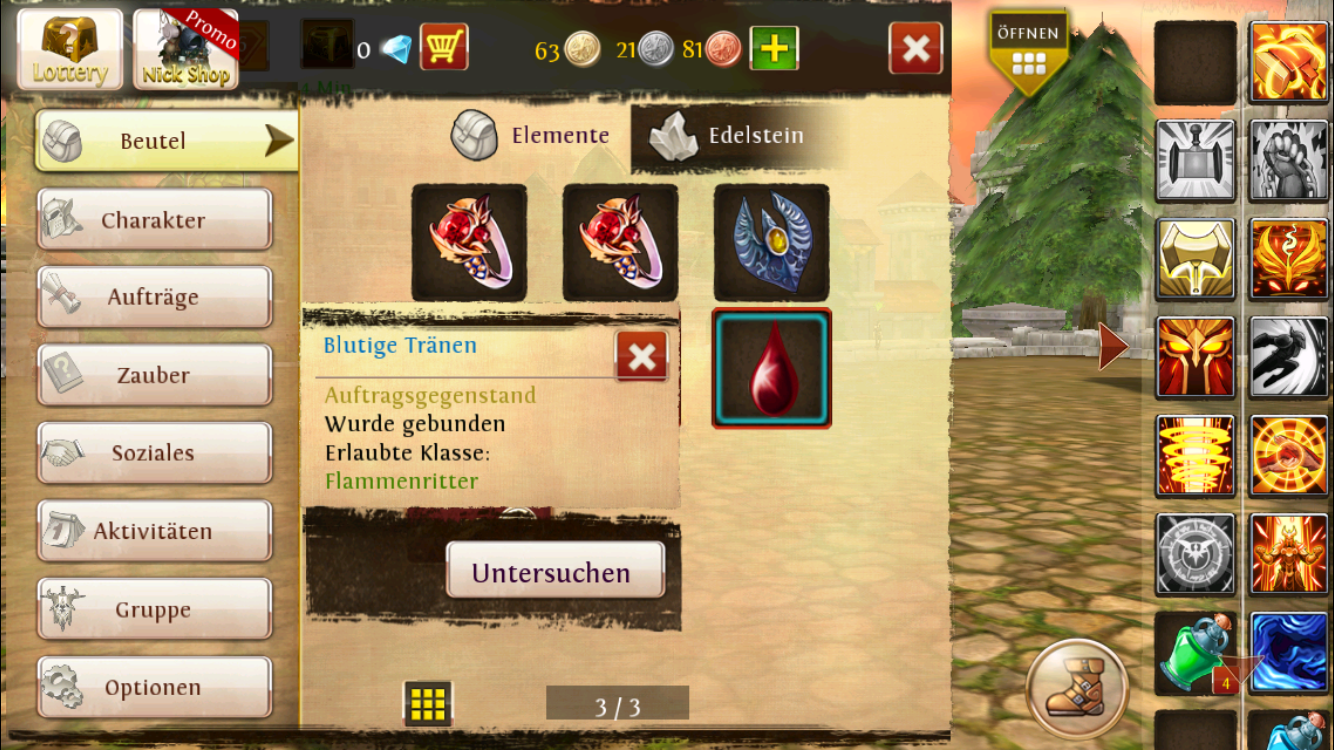Close the inventory window

coord(915,48)
